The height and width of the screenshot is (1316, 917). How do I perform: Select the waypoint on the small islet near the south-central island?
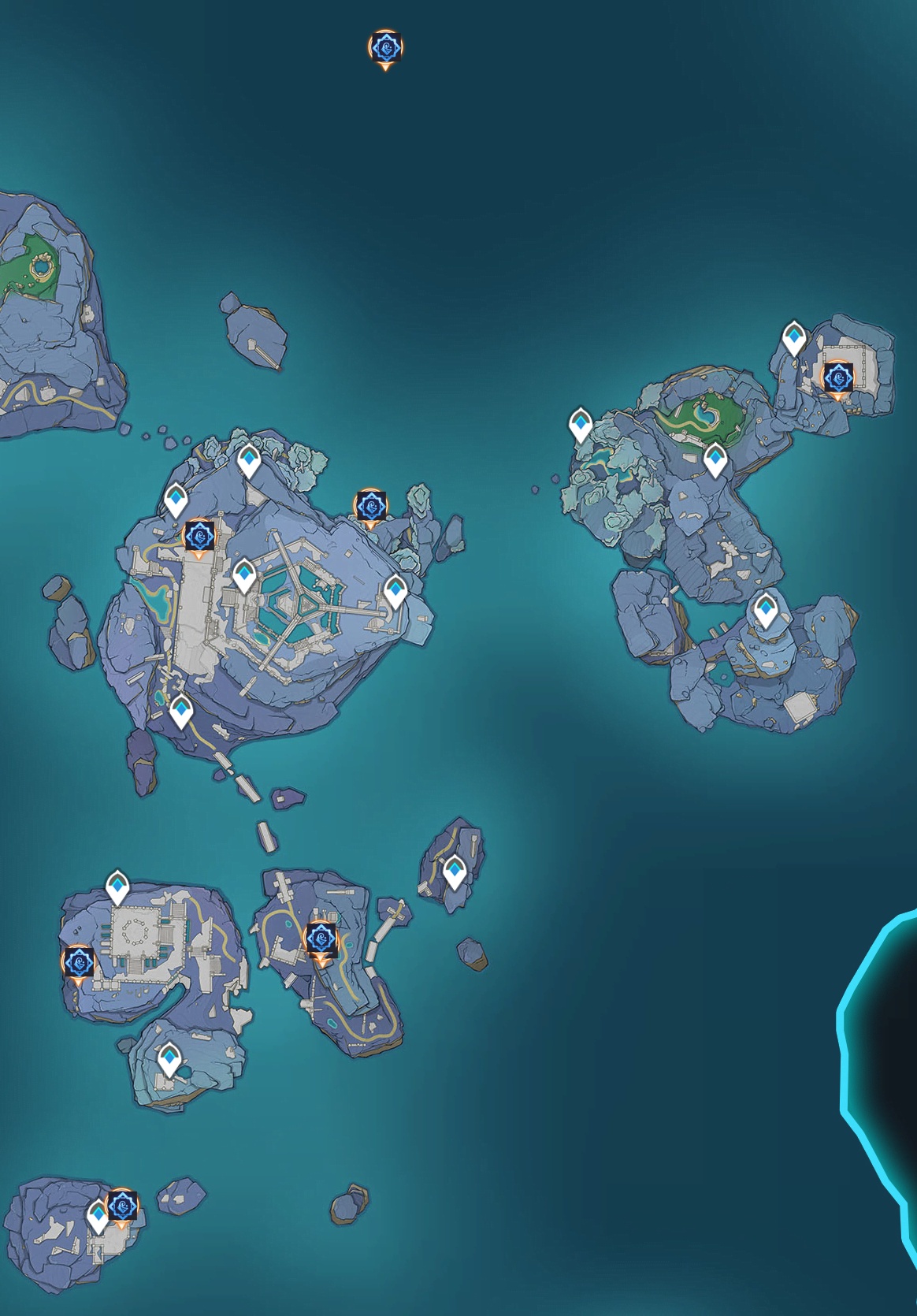click(454, 872)
